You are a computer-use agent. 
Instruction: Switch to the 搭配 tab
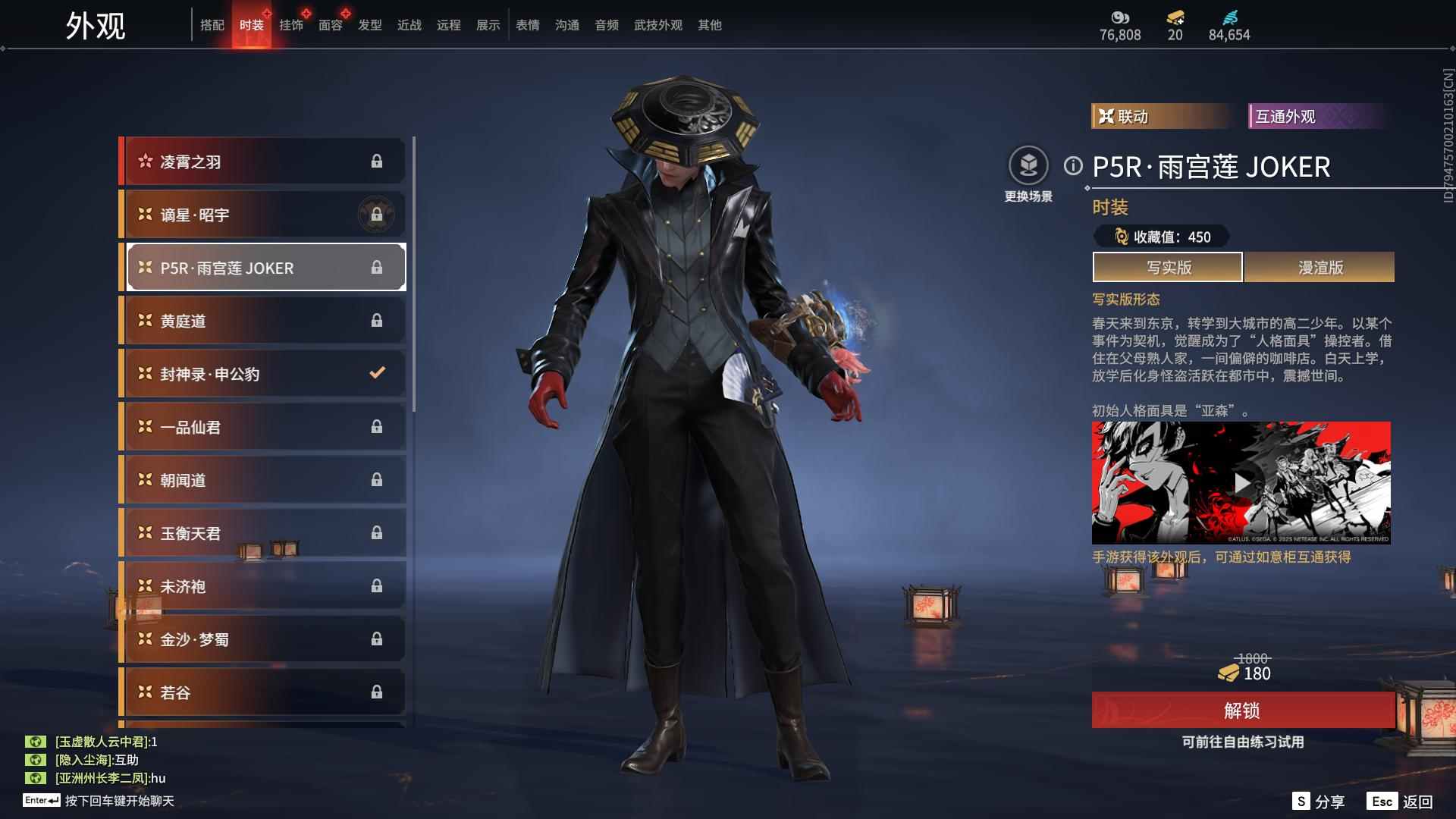tap(212, 25)
